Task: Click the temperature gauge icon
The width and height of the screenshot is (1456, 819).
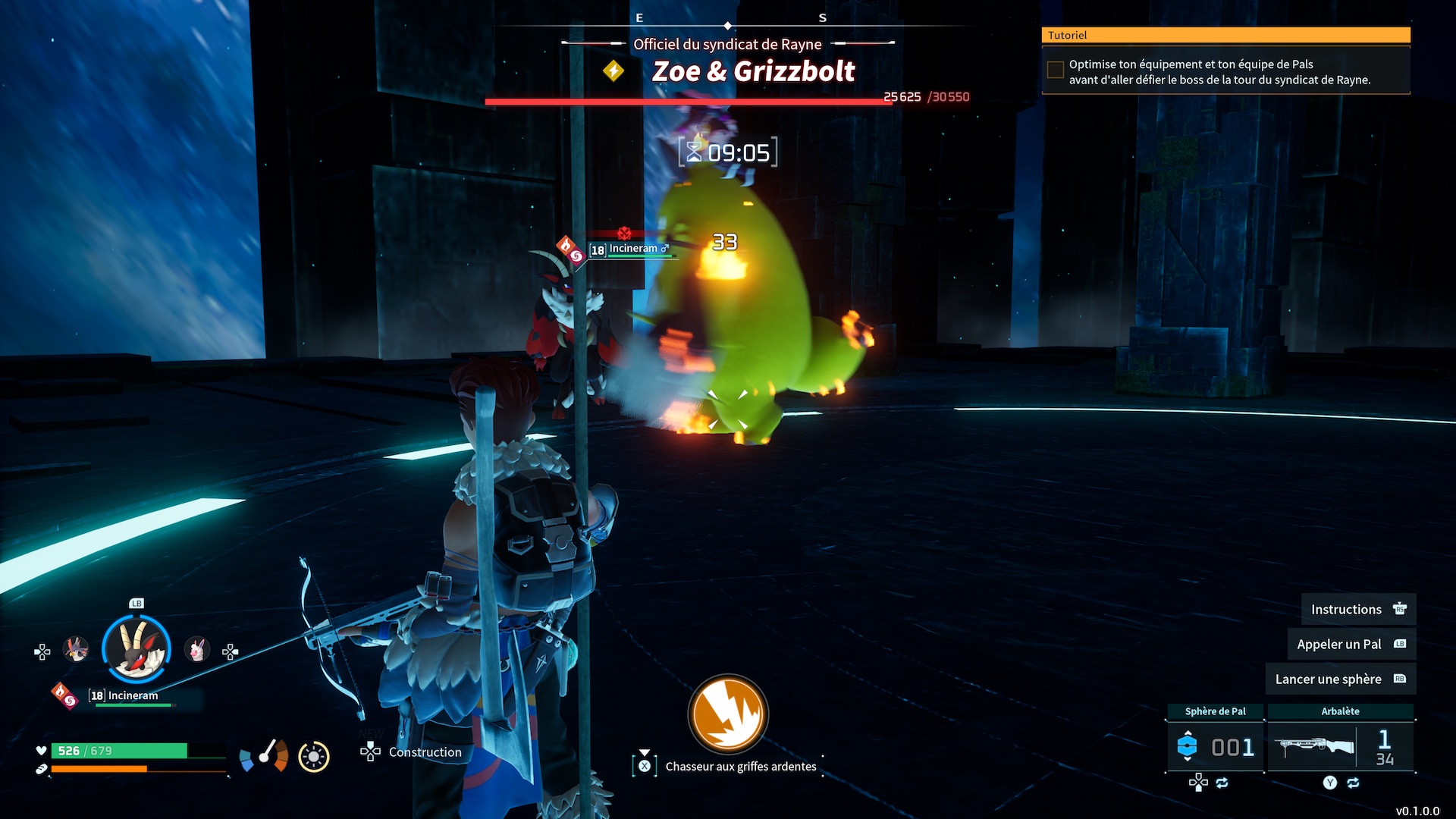Action: [x=264, y=755]
